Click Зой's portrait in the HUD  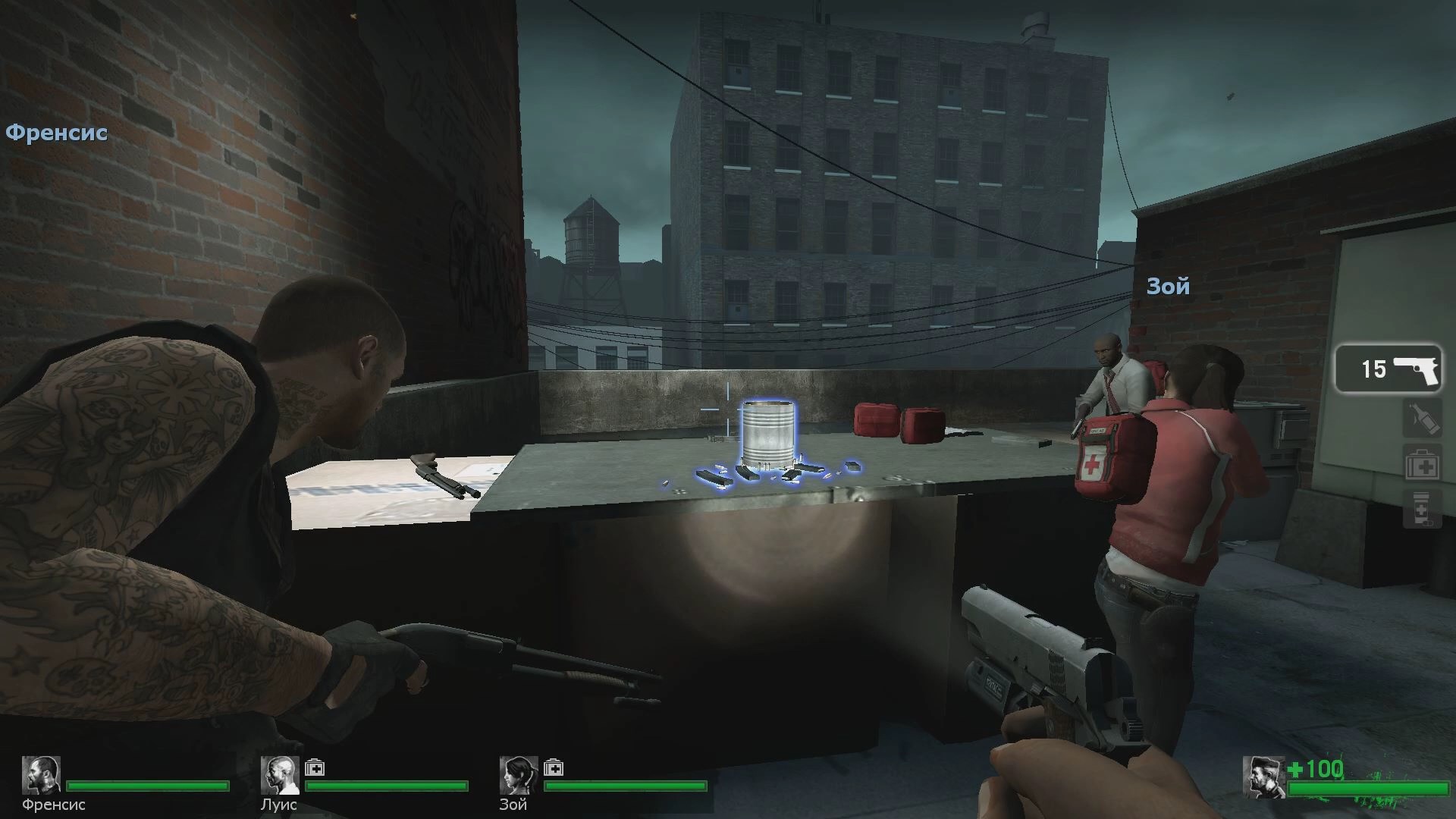[x=519, y=775]
